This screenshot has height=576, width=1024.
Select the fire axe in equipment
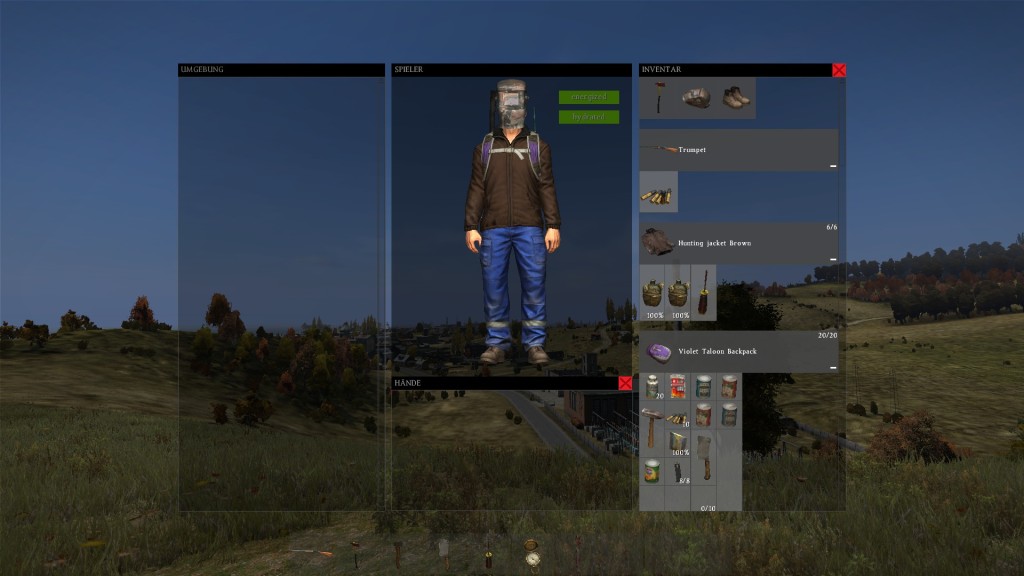(659, 98)
